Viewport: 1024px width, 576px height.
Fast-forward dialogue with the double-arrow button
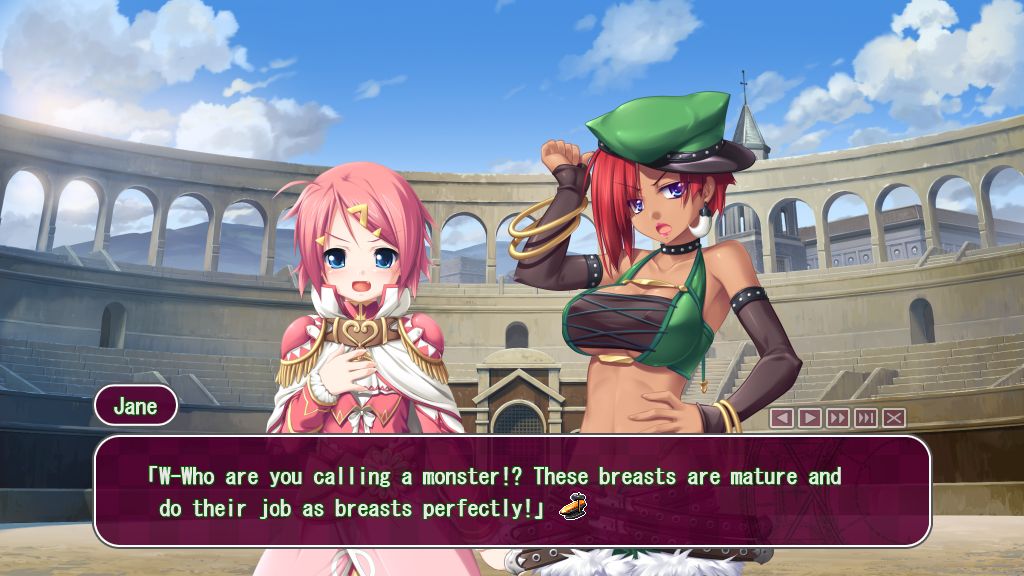[x=837, y=418]
